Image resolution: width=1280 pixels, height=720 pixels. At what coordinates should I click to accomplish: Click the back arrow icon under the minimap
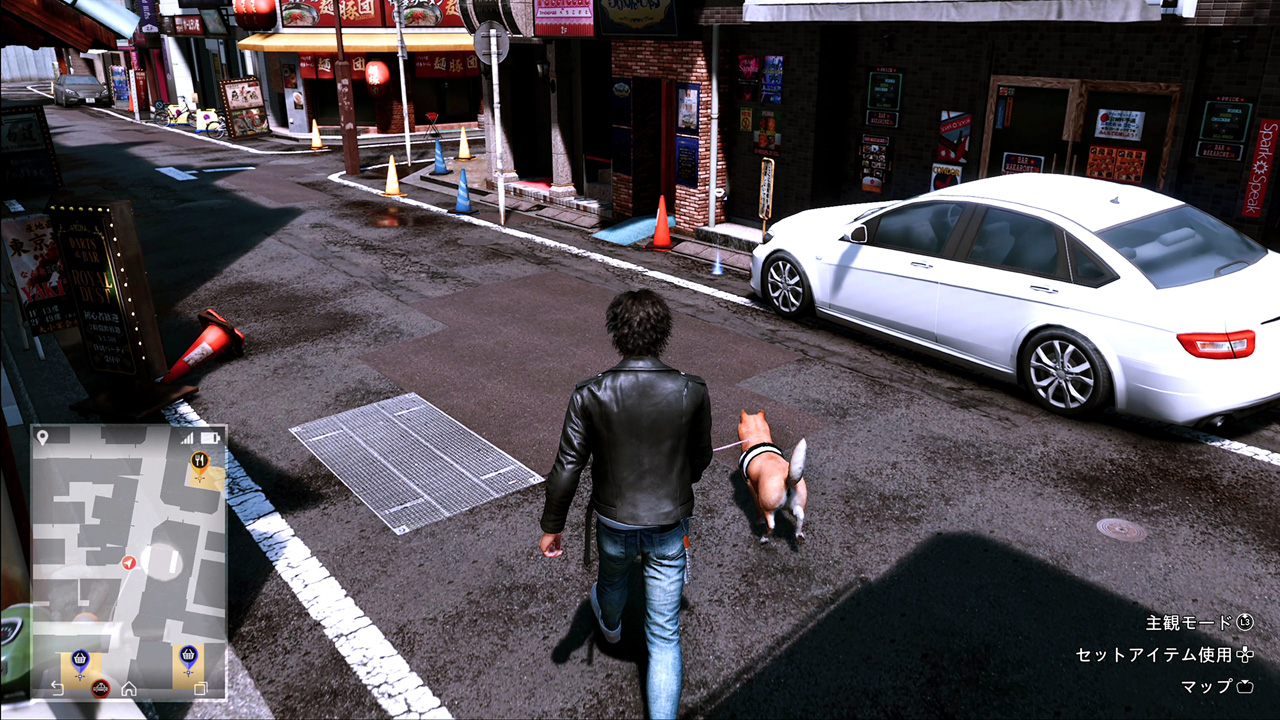[57, 686]
